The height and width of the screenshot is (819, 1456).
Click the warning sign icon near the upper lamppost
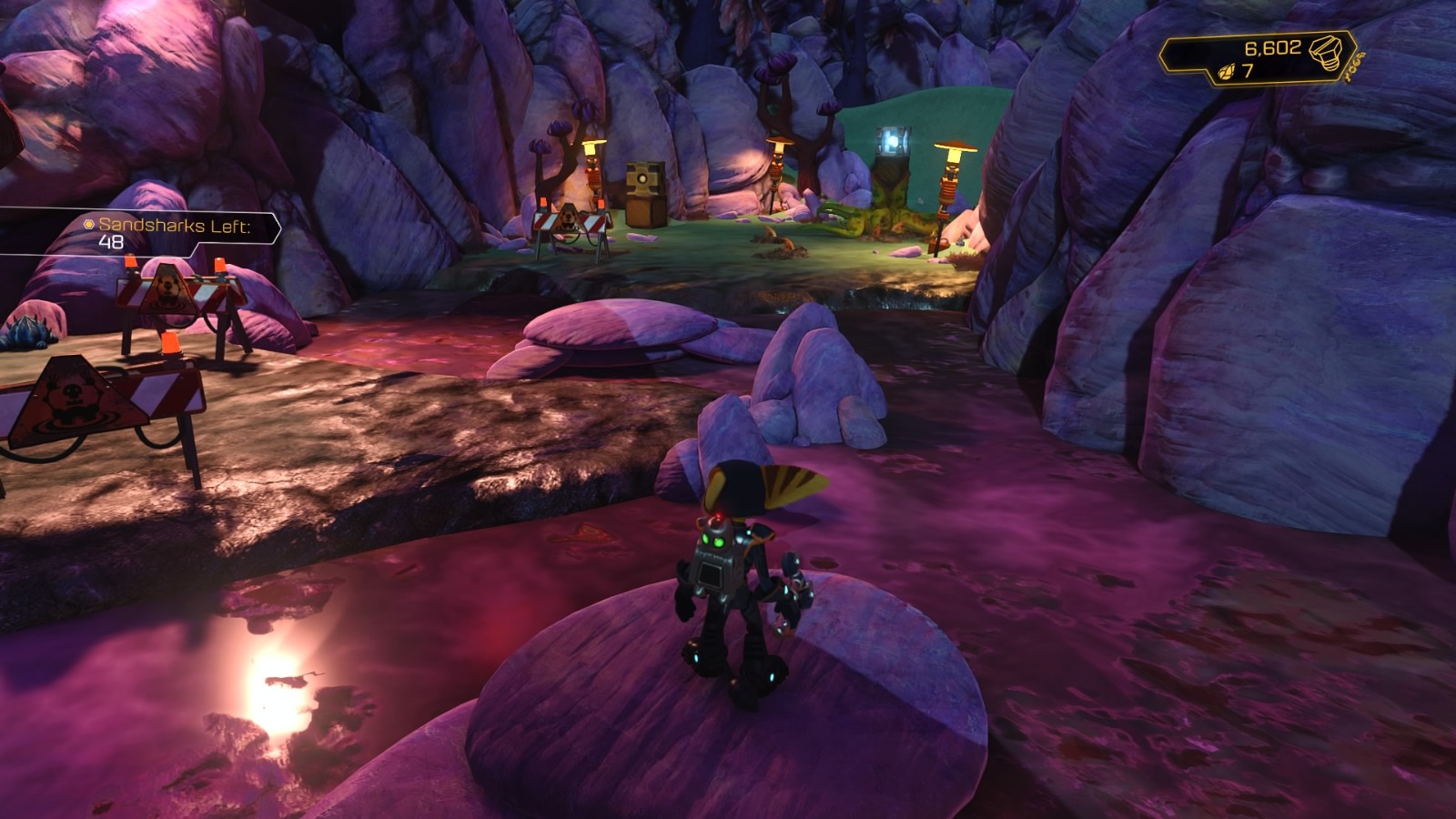pyautogui.click(x=569, y=218)
